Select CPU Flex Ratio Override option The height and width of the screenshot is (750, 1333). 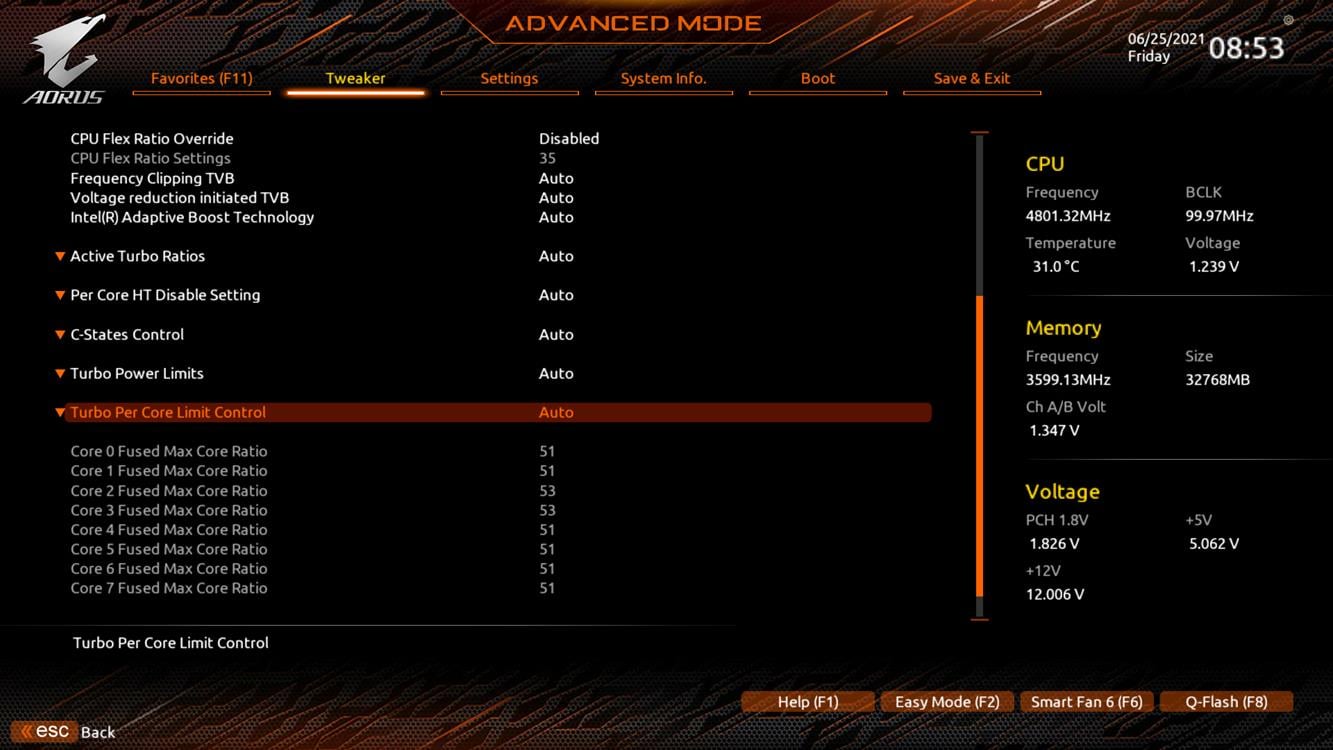tap(152, 139)
